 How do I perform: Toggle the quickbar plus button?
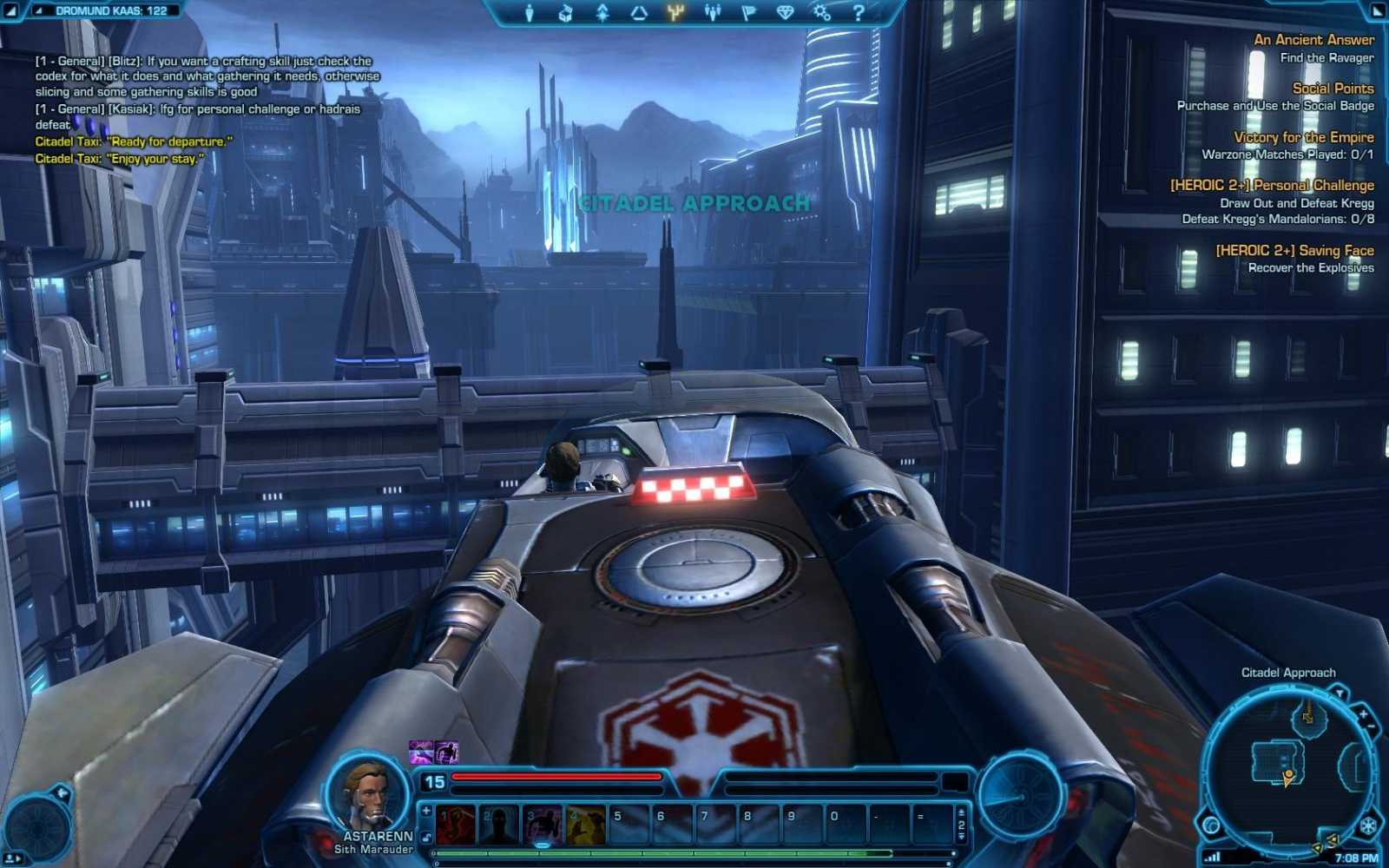tap(425, 812)
